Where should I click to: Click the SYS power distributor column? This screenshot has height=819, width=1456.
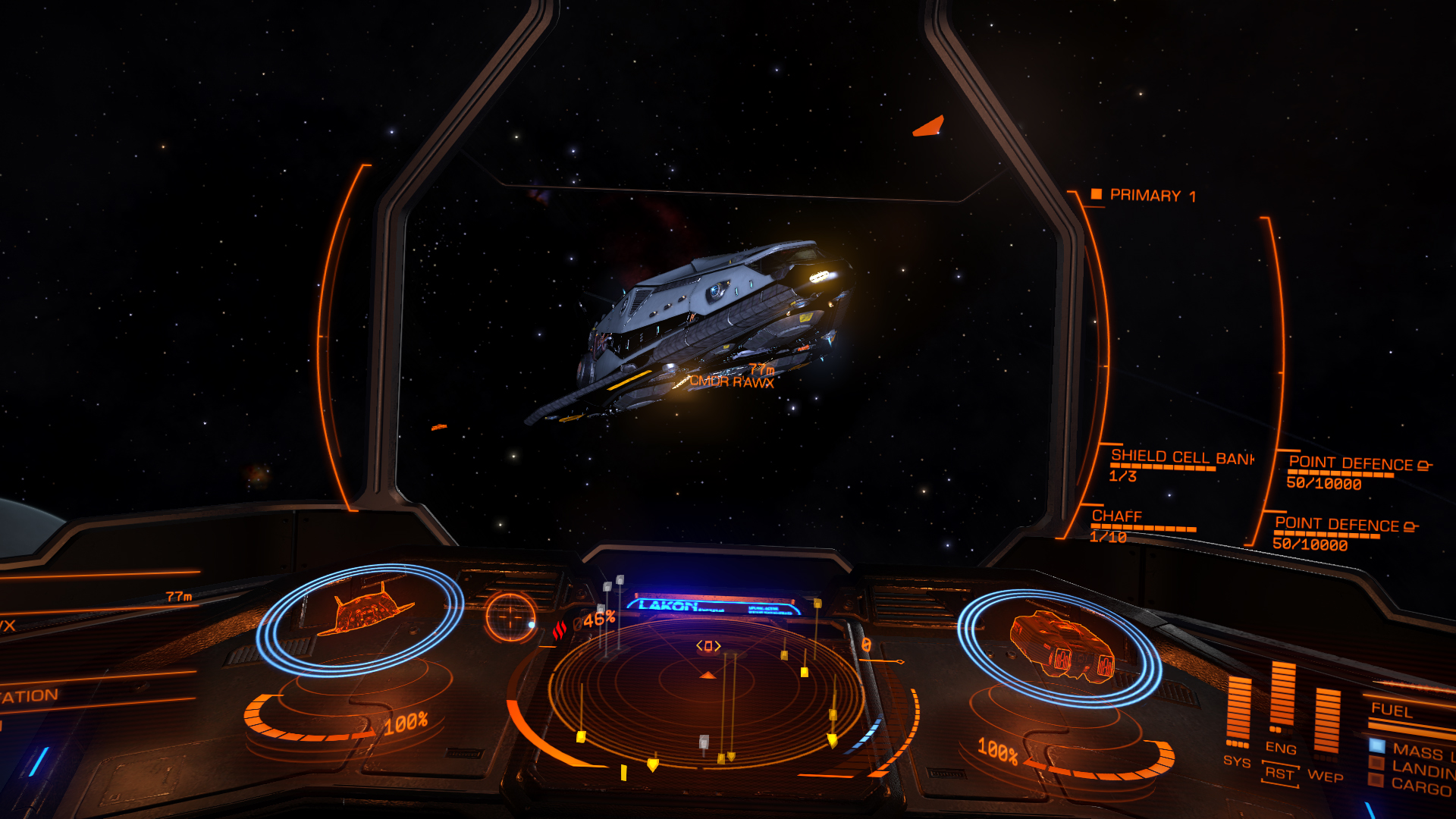click(1238, 713)
